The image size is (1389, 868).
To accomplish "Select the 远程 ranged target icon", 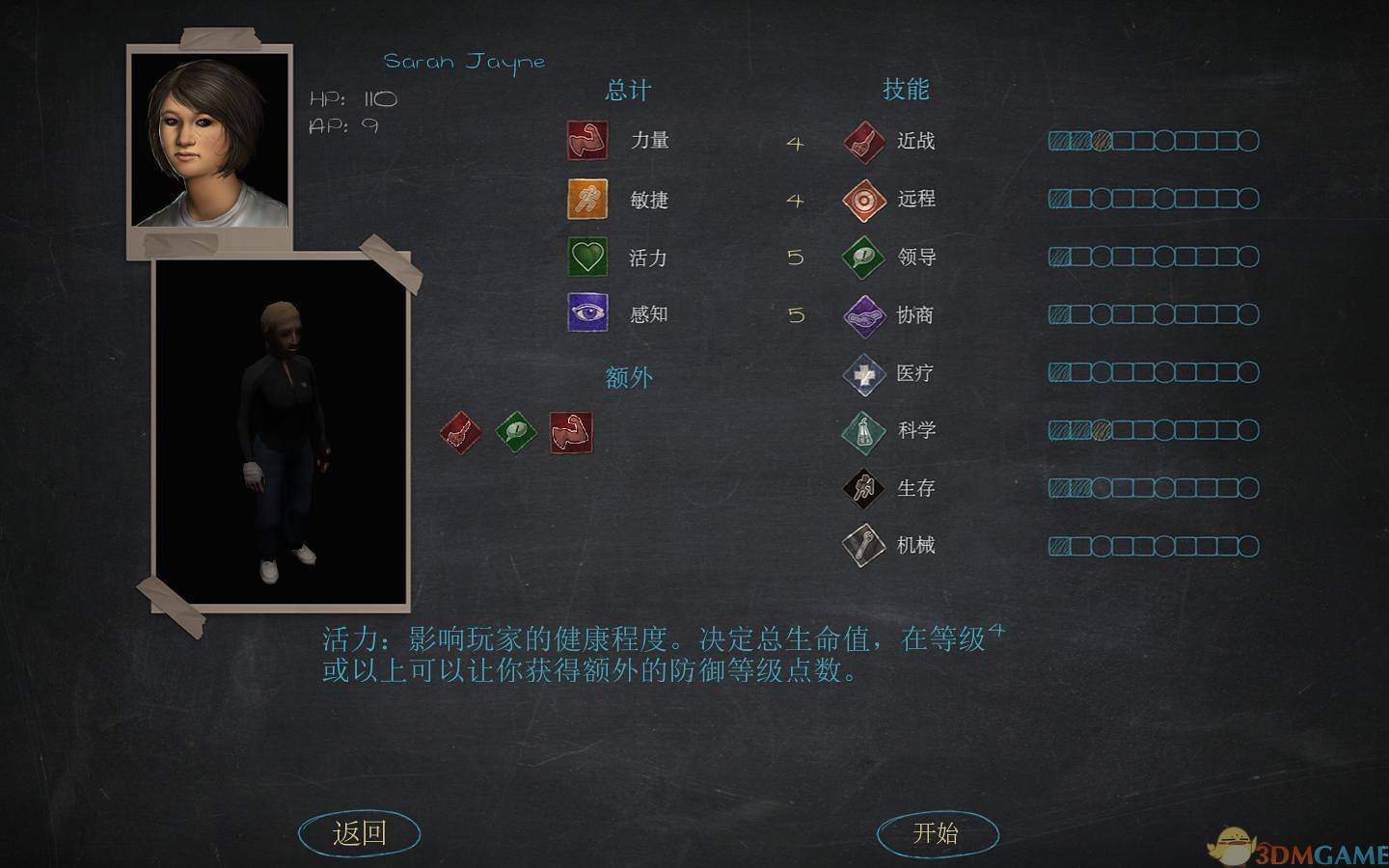I will [863, 199].
